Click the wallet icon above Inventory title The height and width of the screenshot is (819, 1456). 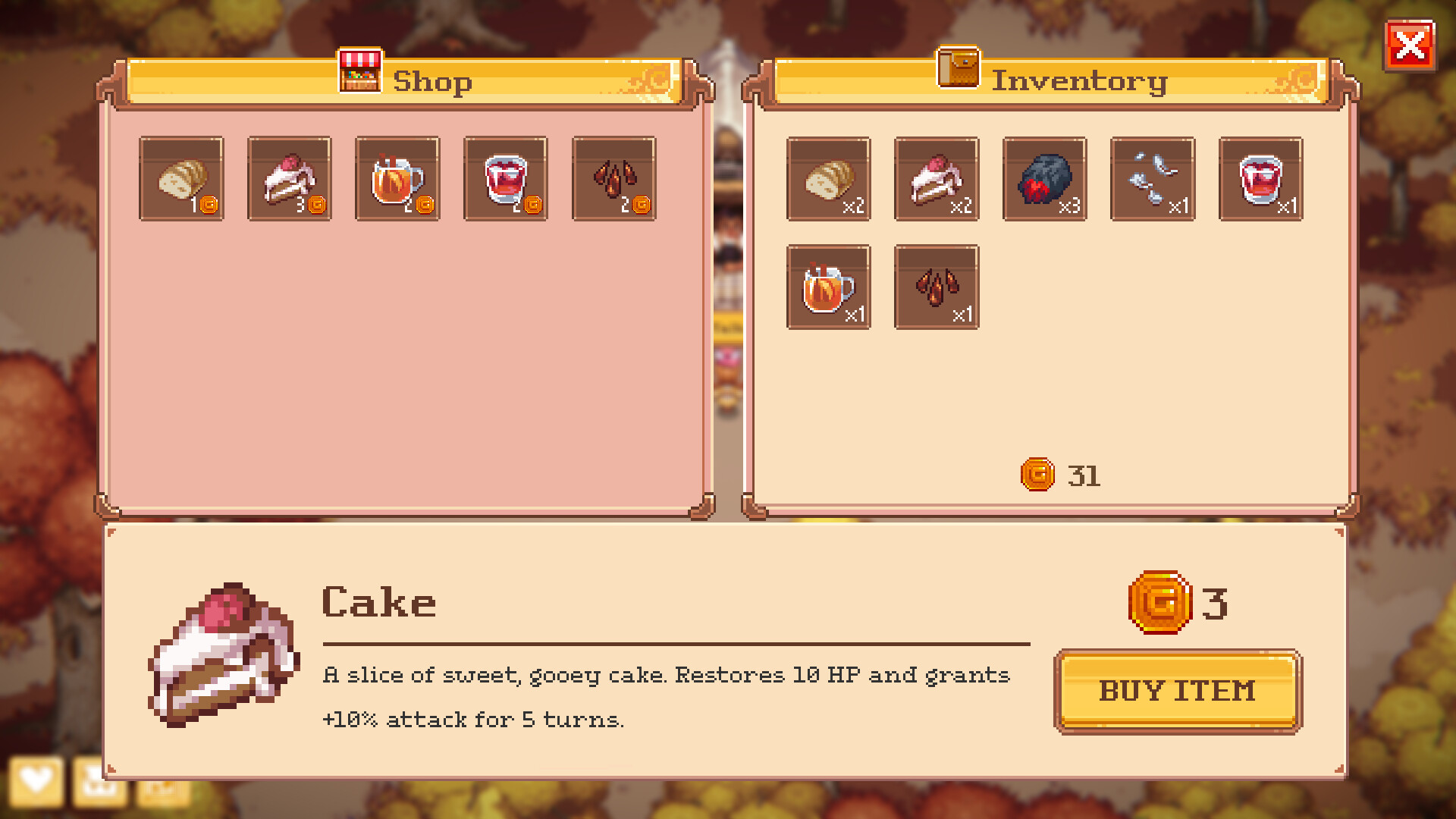click(959, 70)
